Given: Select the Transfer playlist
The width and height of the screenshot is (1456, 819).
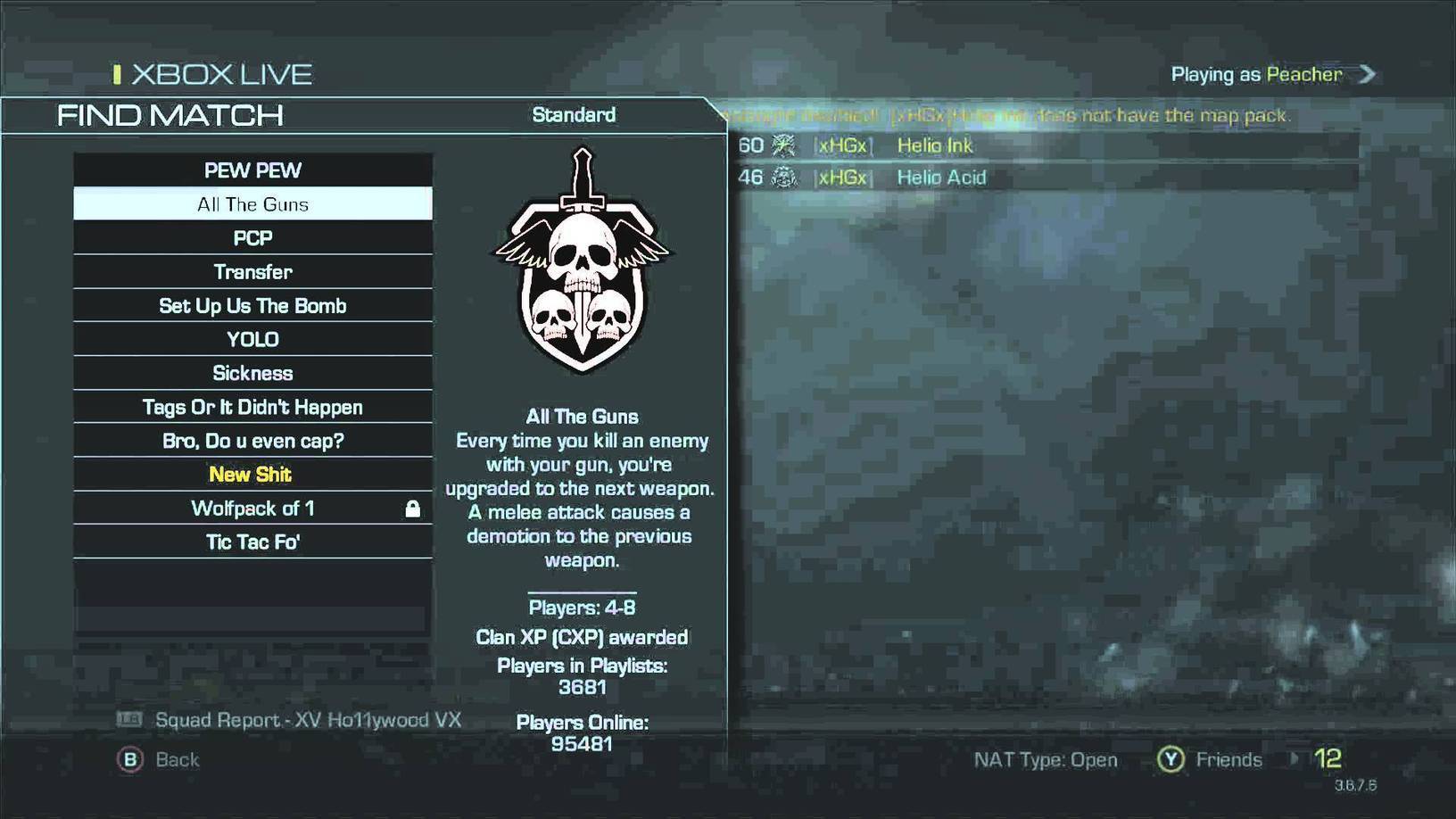Looking at the screenshot, I should (252, 272).
